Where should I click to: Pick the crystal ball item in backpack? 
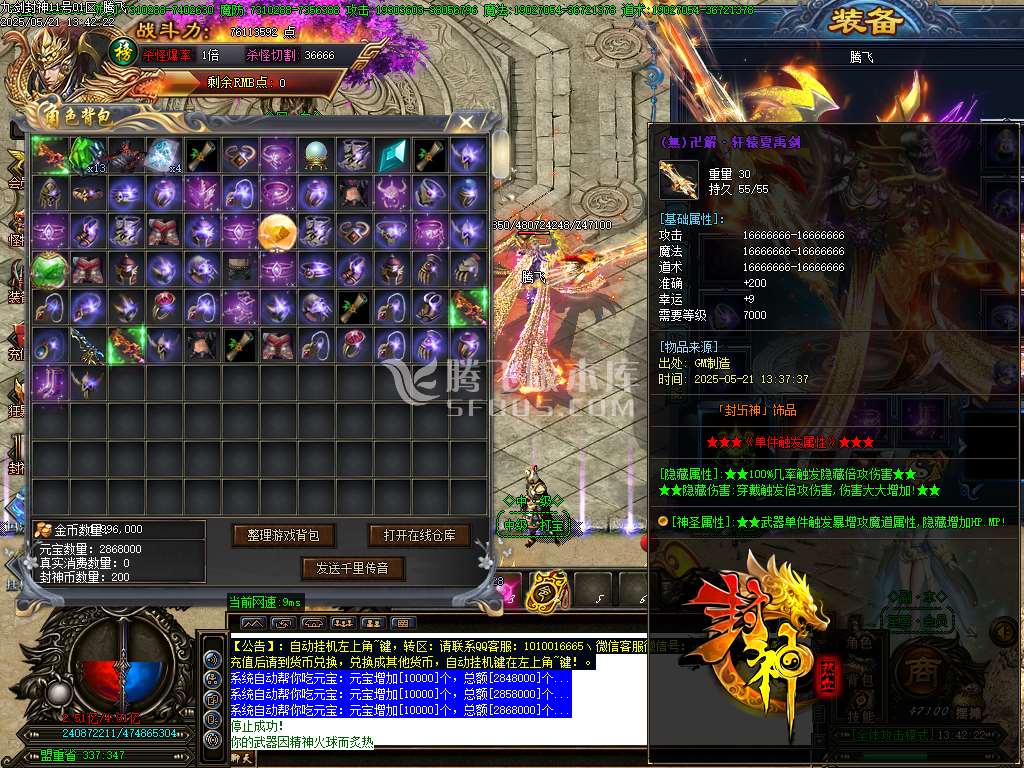(x=316, y=155)
